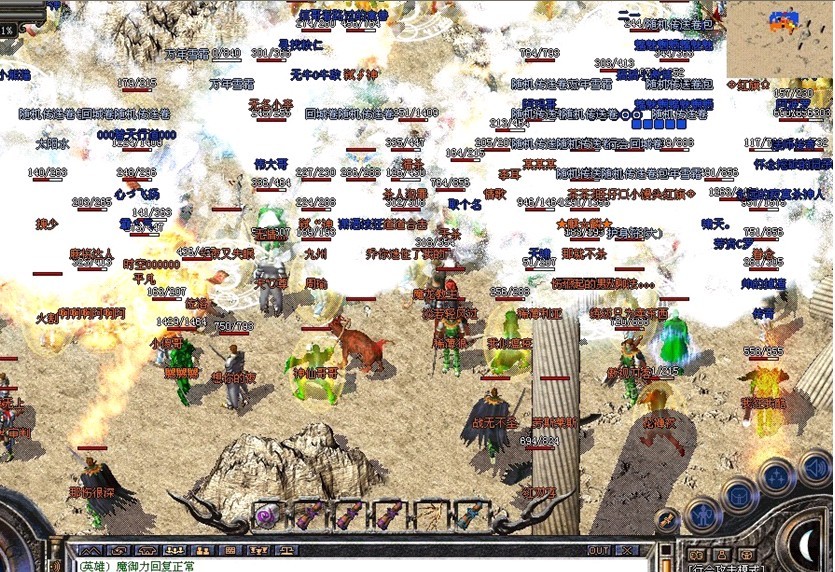This screenshot has height=572, width=835.
Task: Click the small crossed-tools round icon
Action: (667, 518)
